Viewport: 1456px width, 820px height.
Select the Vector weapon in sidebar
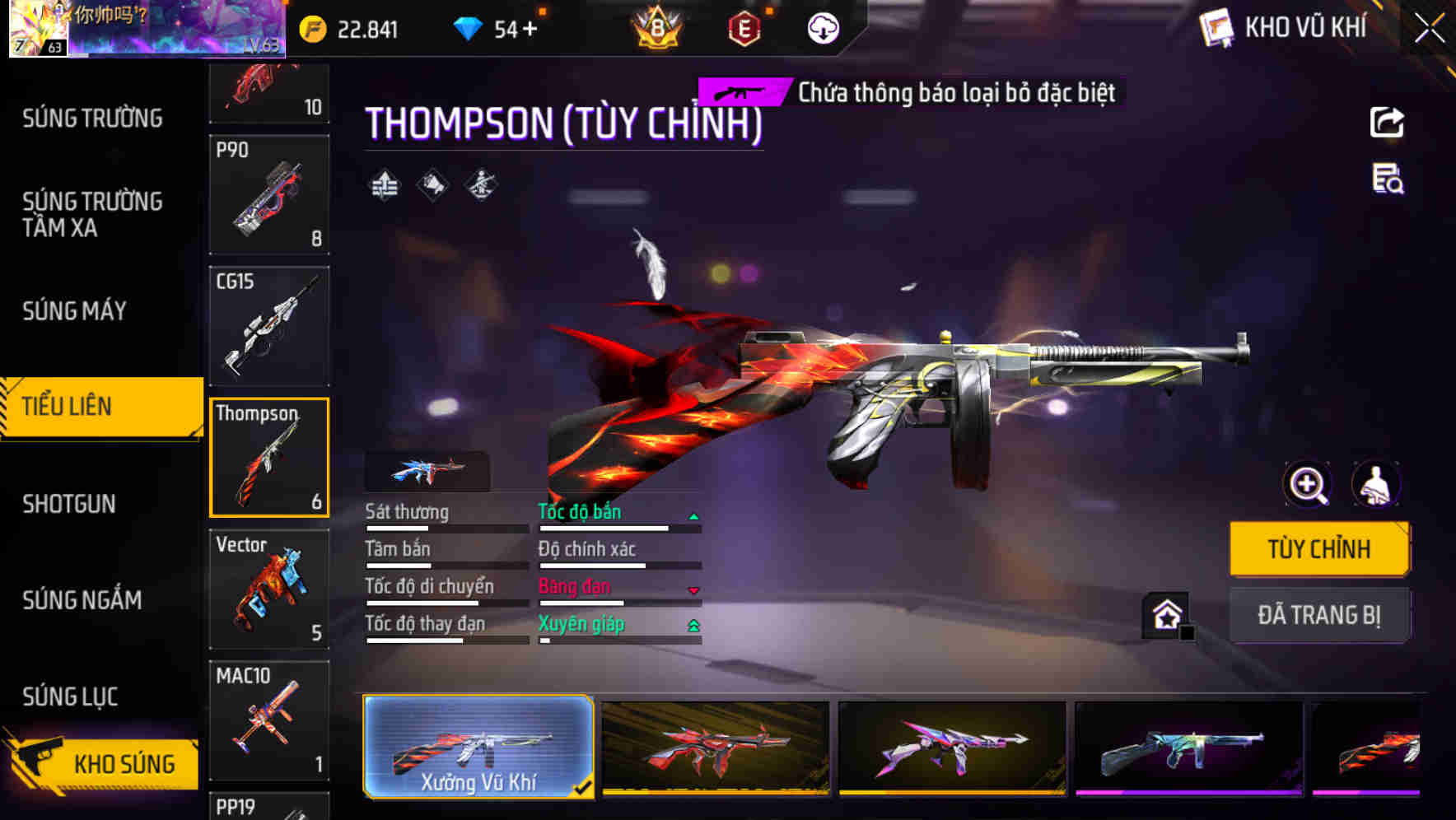pos(268,589)
